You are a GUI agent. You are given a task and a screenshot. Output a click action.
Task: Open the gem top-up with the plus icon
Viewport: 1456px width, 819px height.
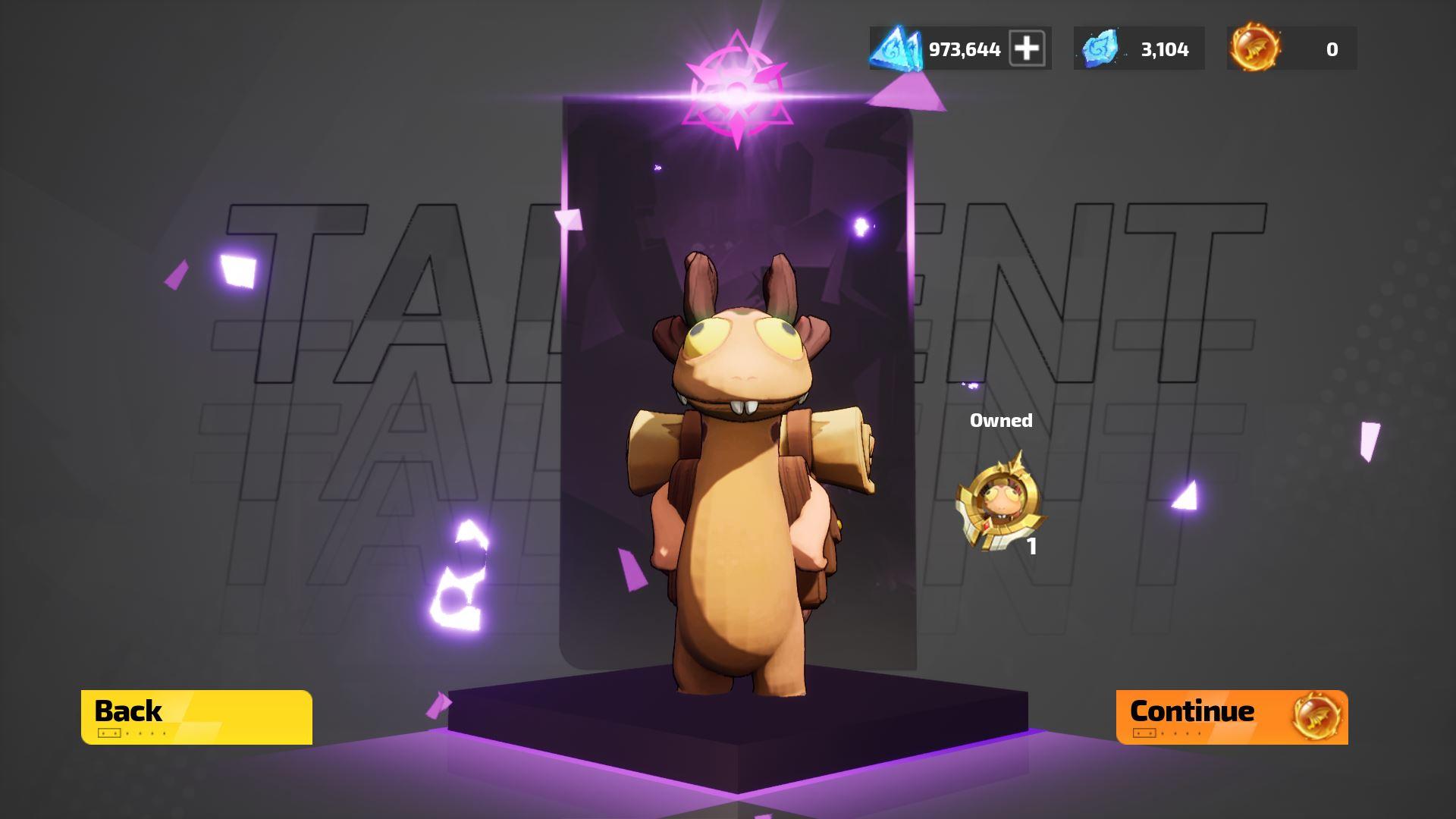click(1029, 49)
